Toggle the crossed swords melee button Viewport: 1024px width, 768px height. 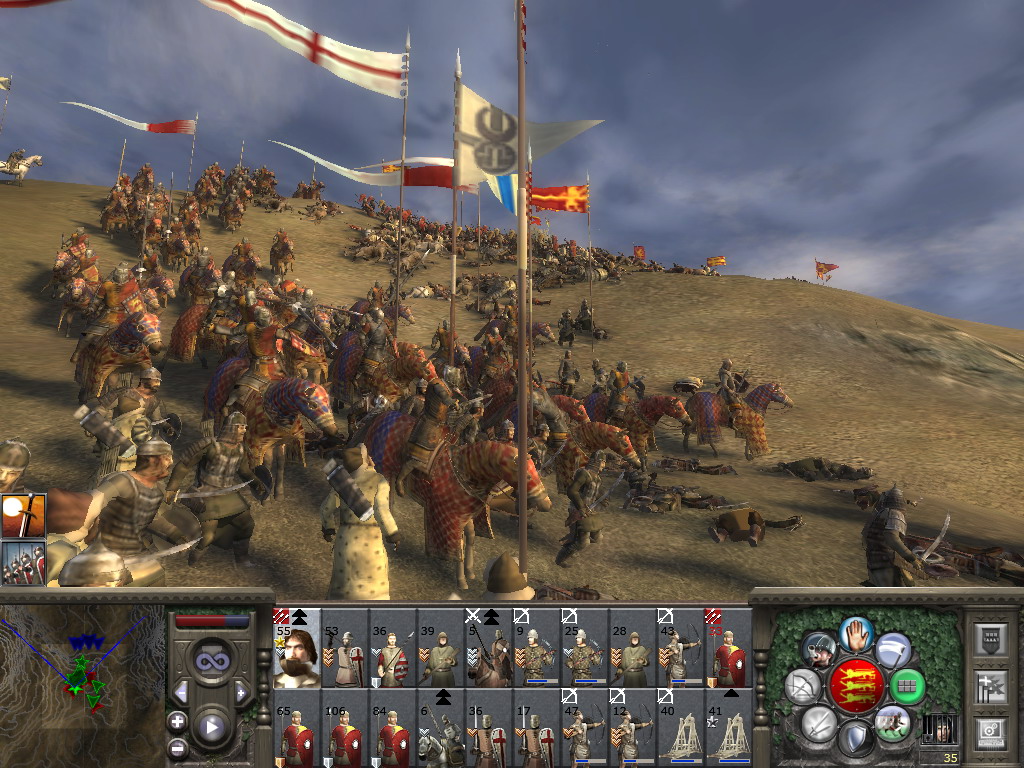tap(818, 723)
